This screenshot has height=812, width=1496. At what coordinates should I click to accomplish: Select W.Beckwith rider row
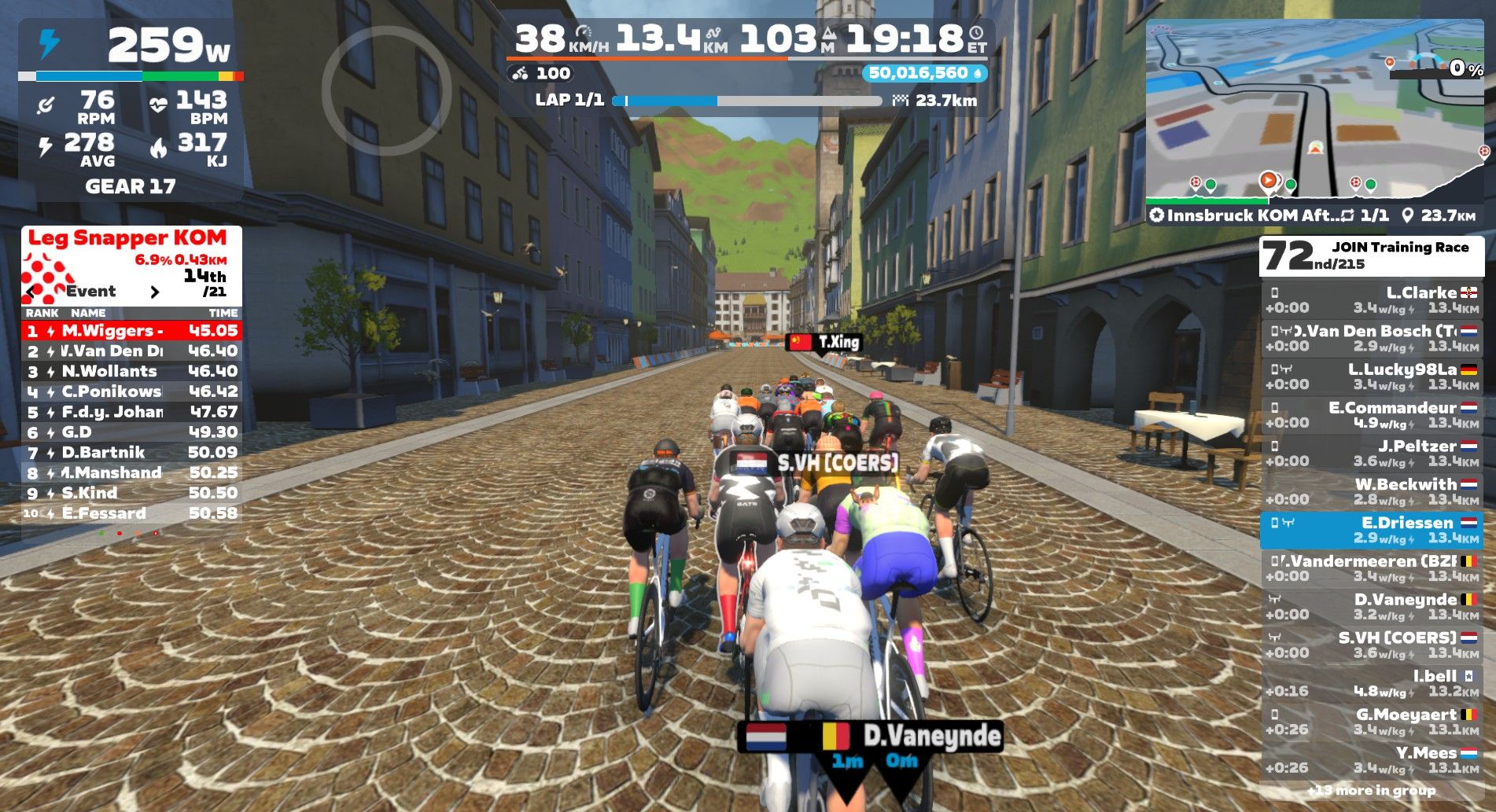pyautogui.click(x=1372, y=491)
